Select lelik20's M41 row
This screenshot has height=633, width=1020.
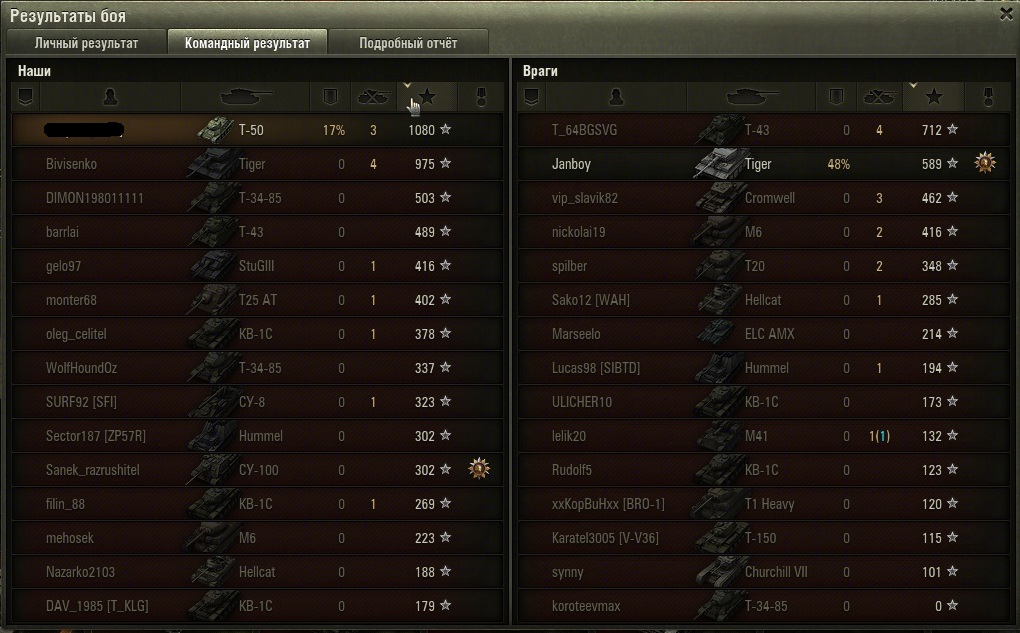pyautogui.click(x=756, y=436)
